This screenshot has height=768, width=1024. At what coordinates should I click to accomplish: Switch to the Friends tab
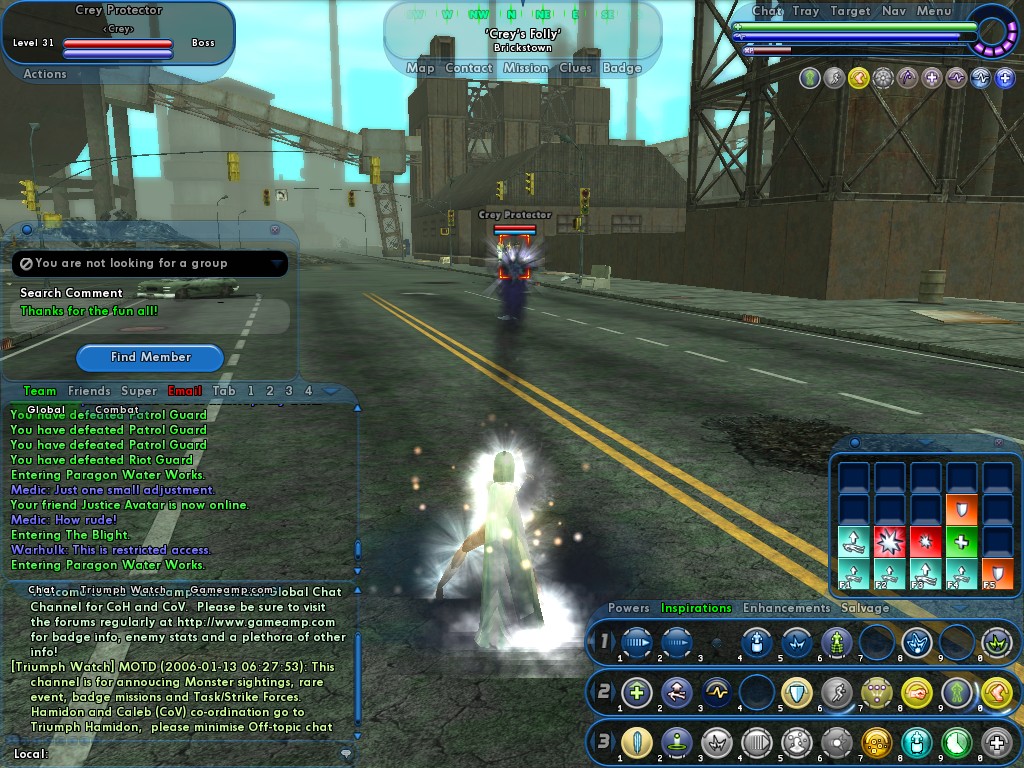[89, 391]
